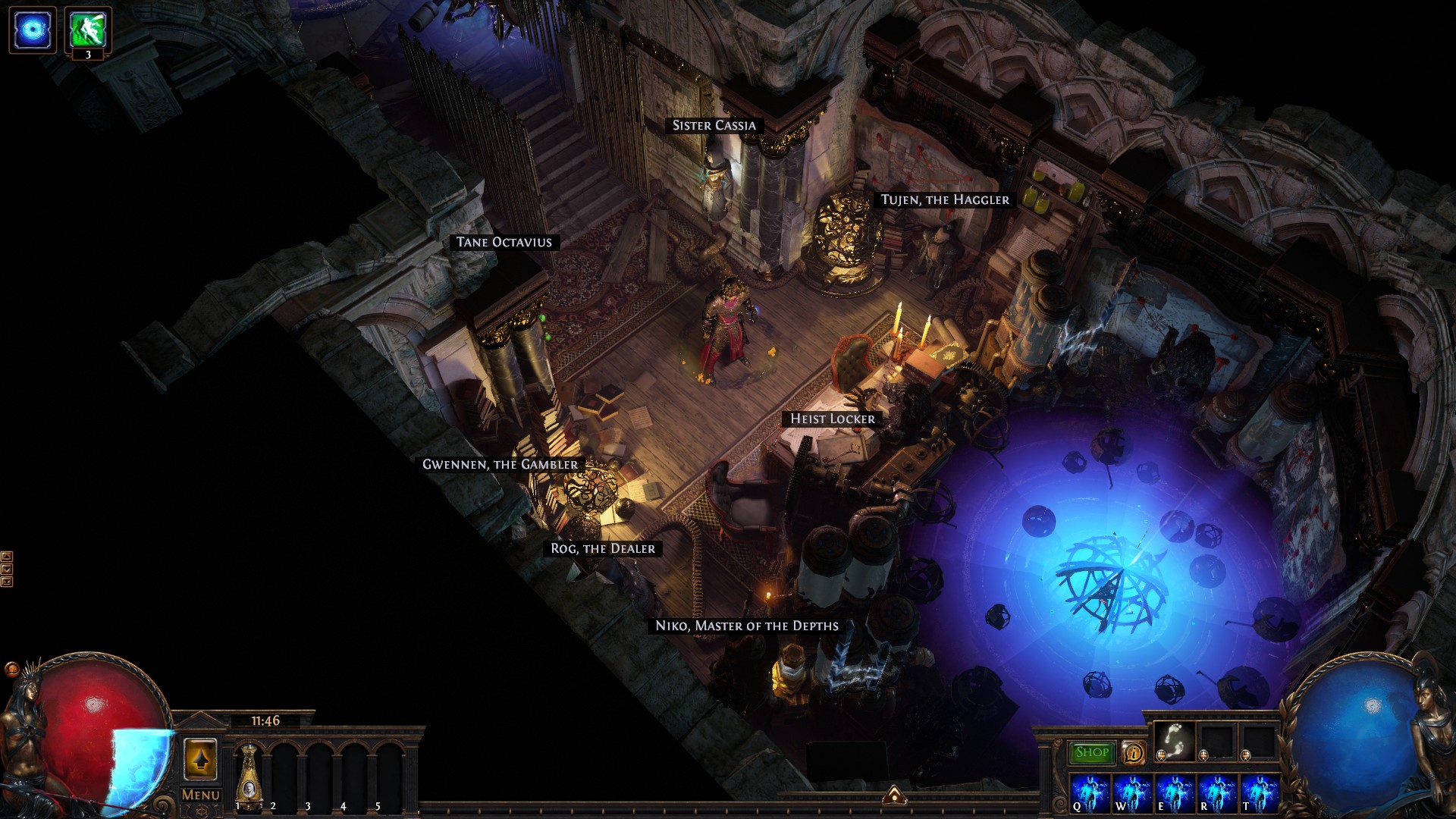The image size is (1456, 819).
Task: Select the Niko, Master of the Depths label
Action: (x=747, y=626)
